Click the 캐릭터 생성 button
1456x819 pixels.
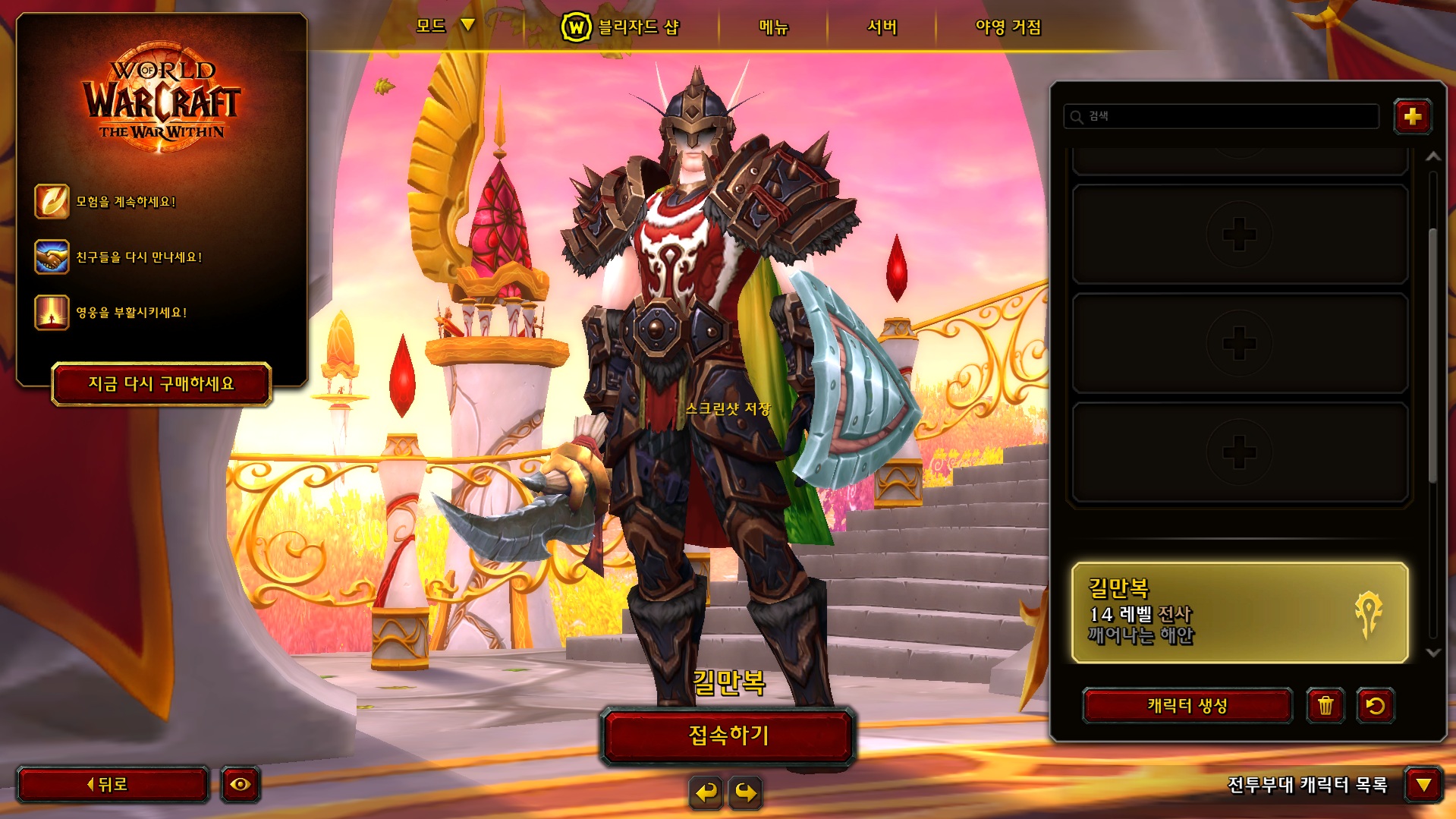pos(1187,706)
